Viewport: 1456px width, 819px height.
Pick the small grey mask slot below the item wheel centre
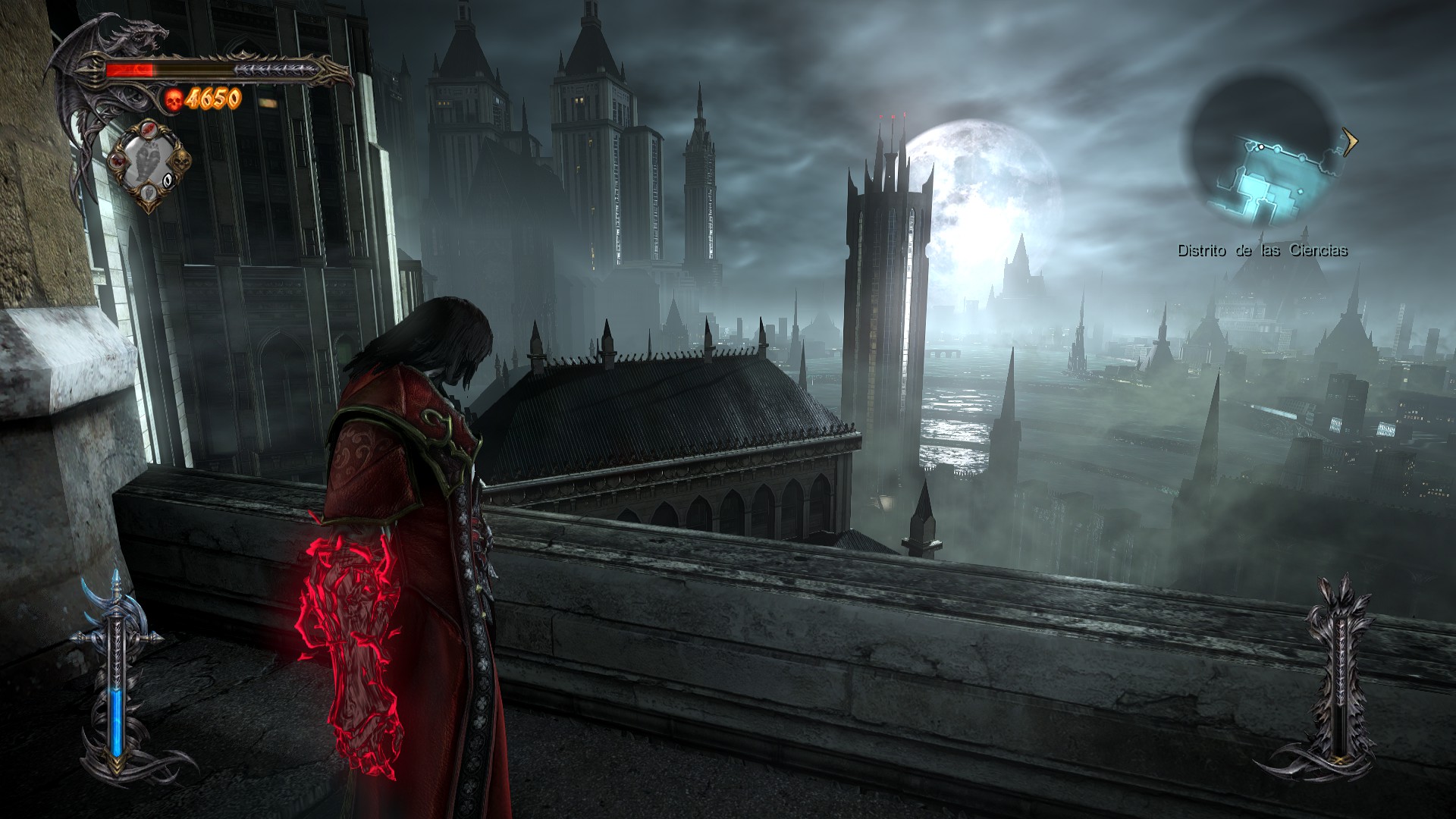(x=150, y=193)
